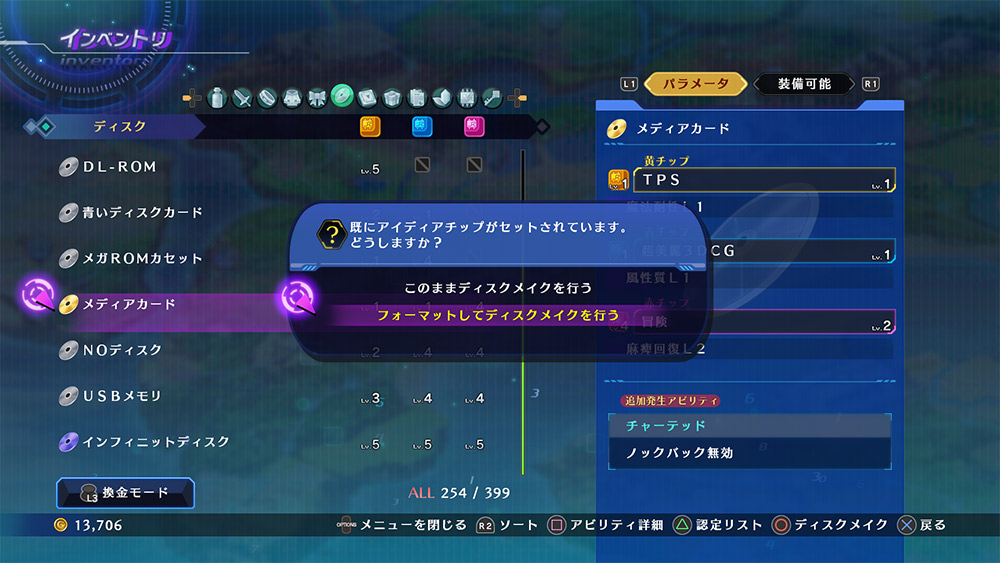Select ノックバック無効 ability entry
1000x563 pixels.
pyautogui.click(x=750, y=453)
